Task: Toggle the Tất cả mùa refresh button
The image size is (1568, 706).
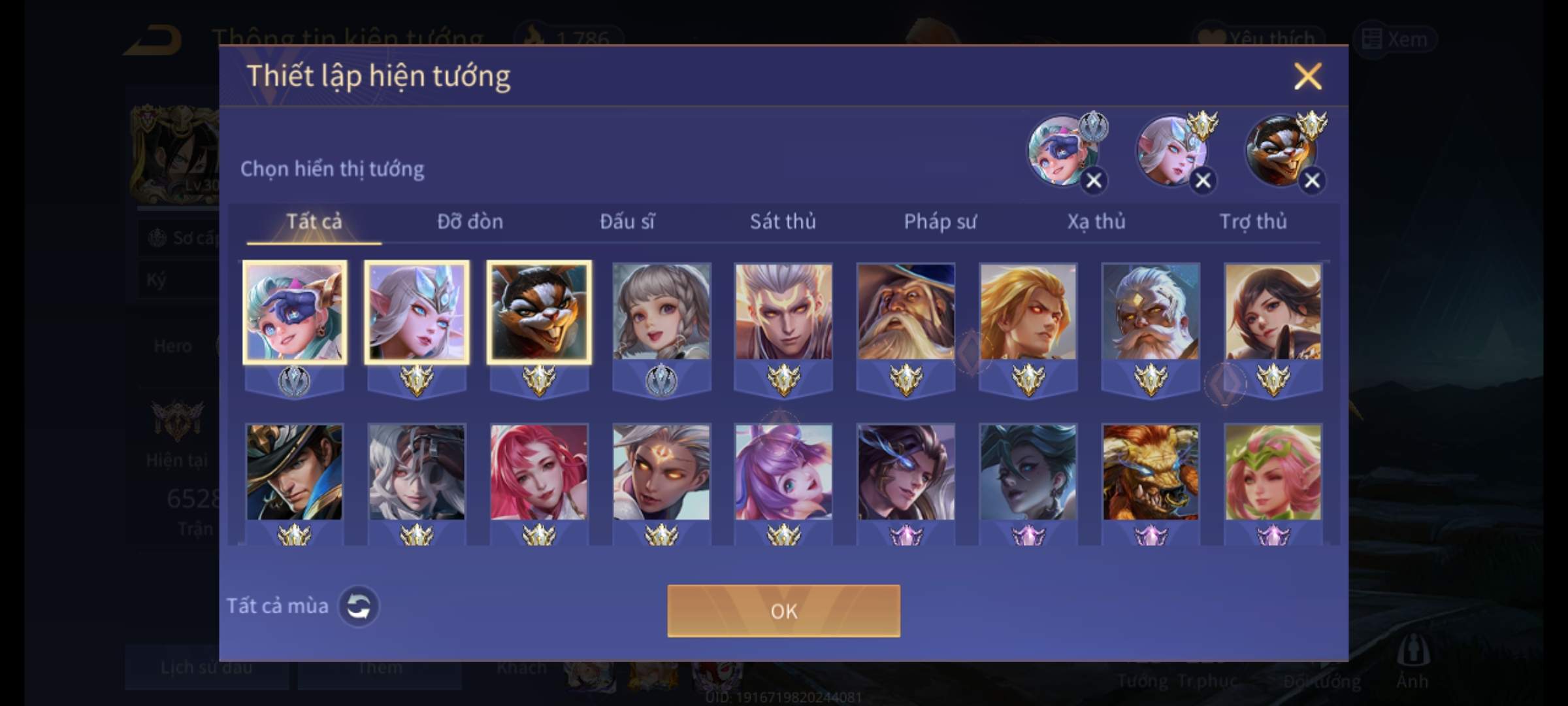Action: [x=358, y=606]
